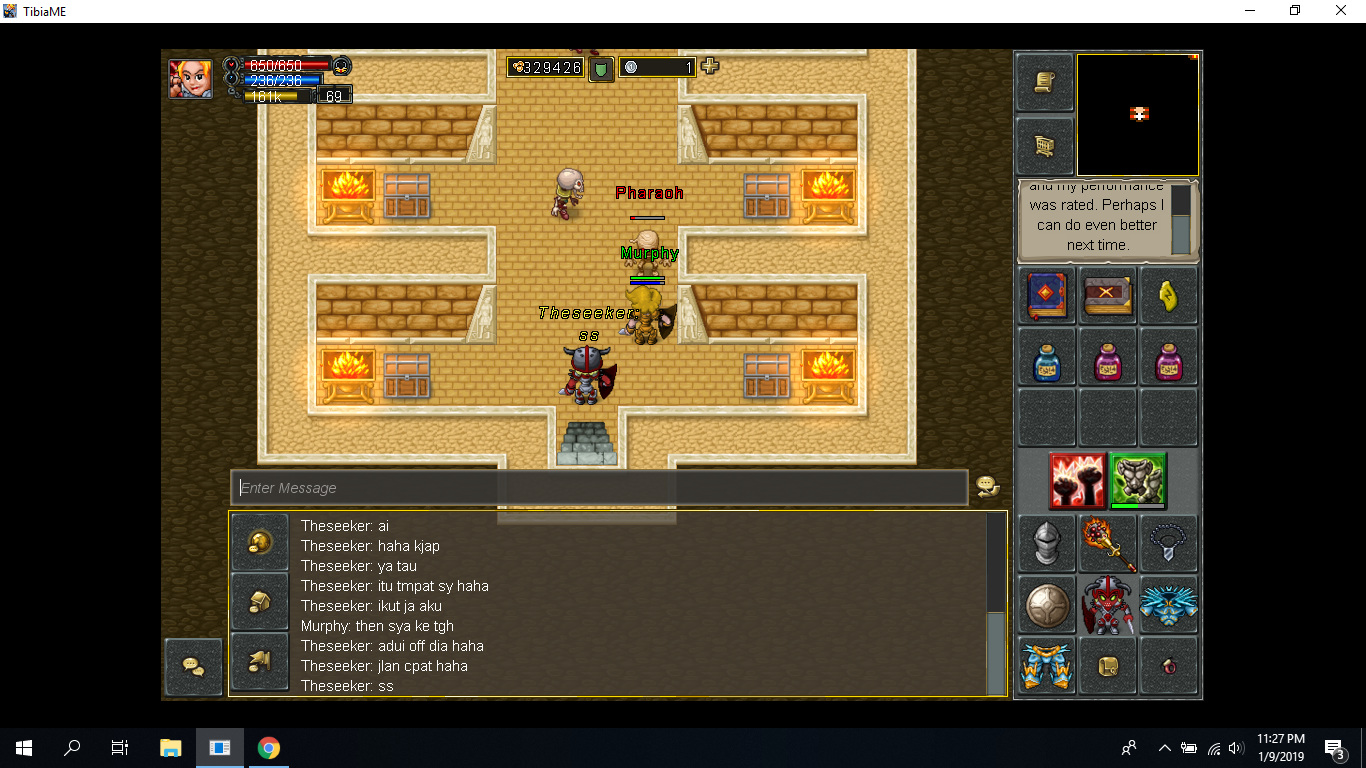Add platinum with the gold plus button
This screenshot has width=1366, height=768.
[x=710, y=67]
